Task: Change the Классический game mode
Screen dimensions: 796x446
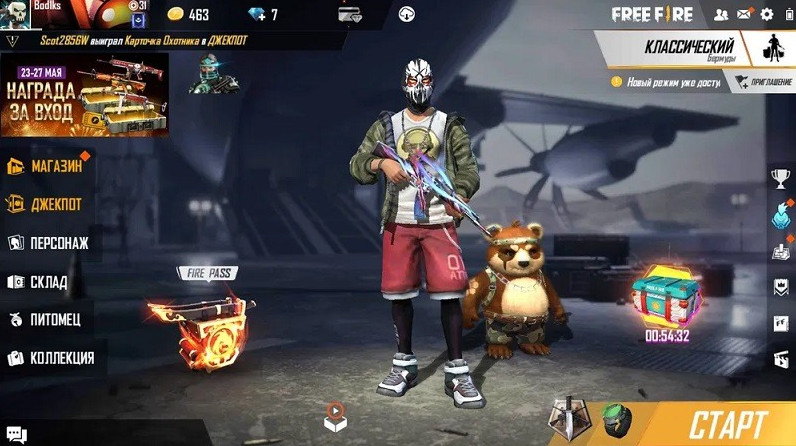Action: pos(690,49)
